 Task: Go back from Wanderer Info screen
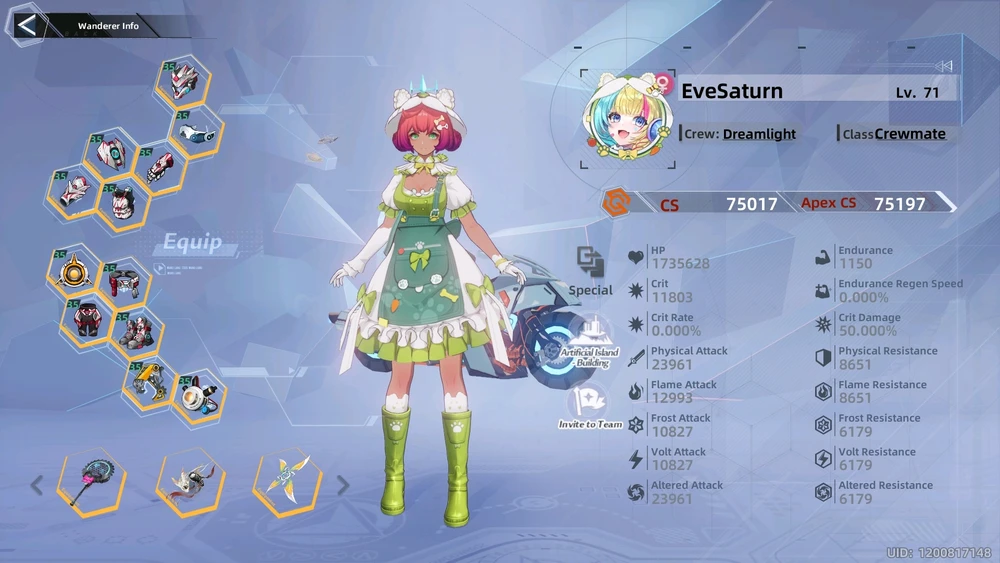point(27,25)
